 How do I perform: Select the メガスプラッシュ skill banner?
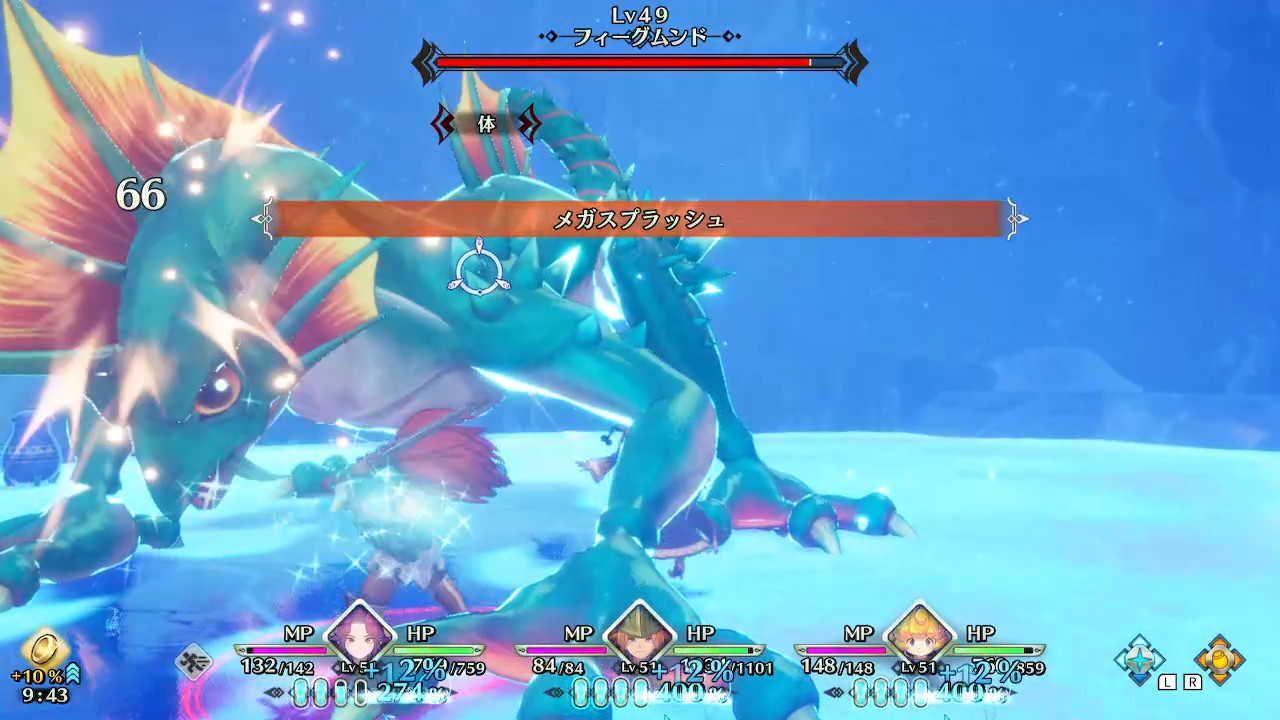(640, 220)
